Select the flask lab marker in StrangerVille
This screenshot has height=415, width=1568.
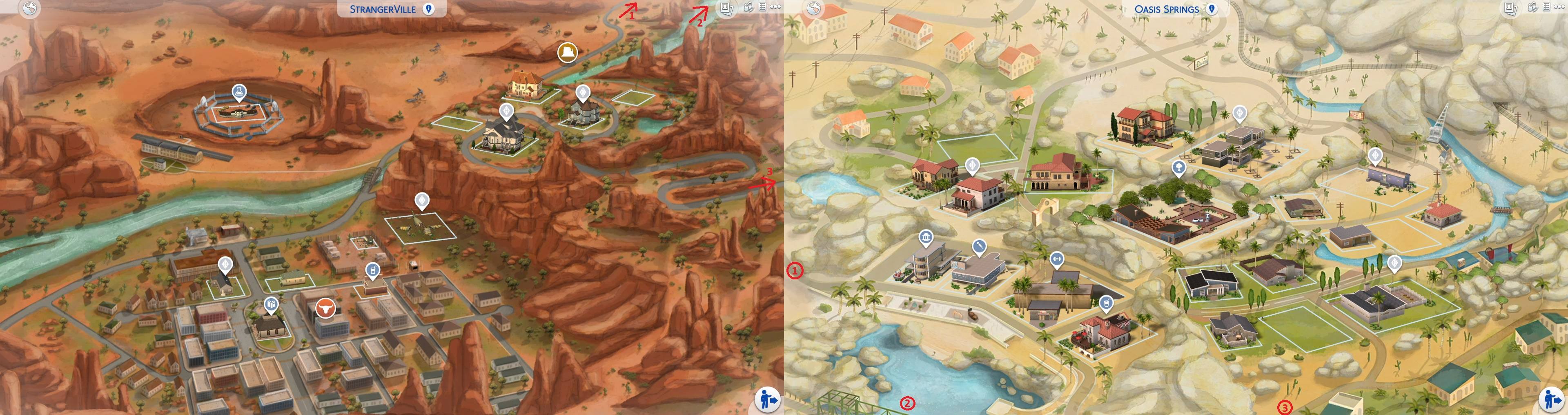pyautogui.click(x=239, y=92)
